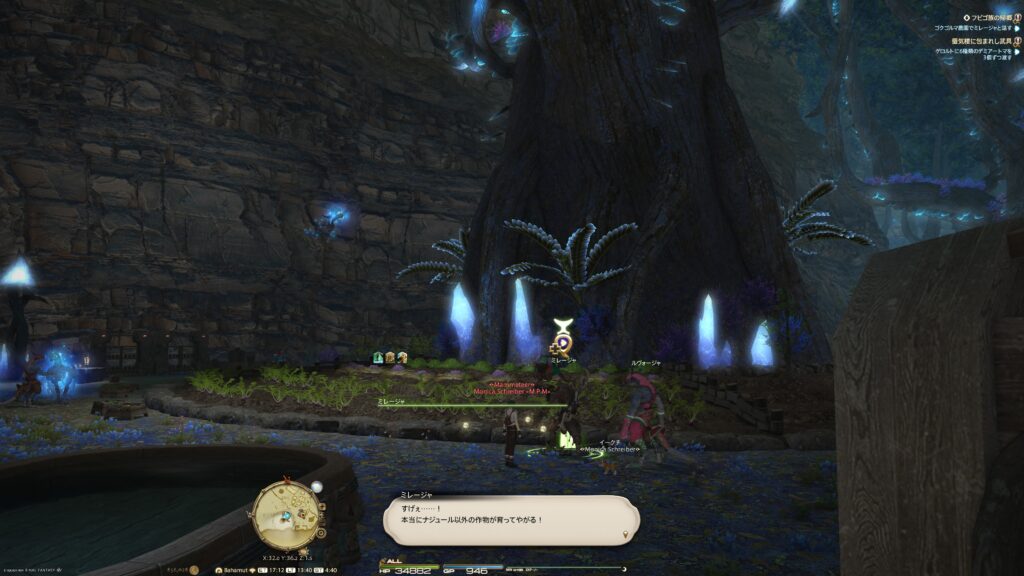Select the ミレージャ target bar
This screenshot has width=1024, height=576.
pyautogui.click(x=470, y=404)
